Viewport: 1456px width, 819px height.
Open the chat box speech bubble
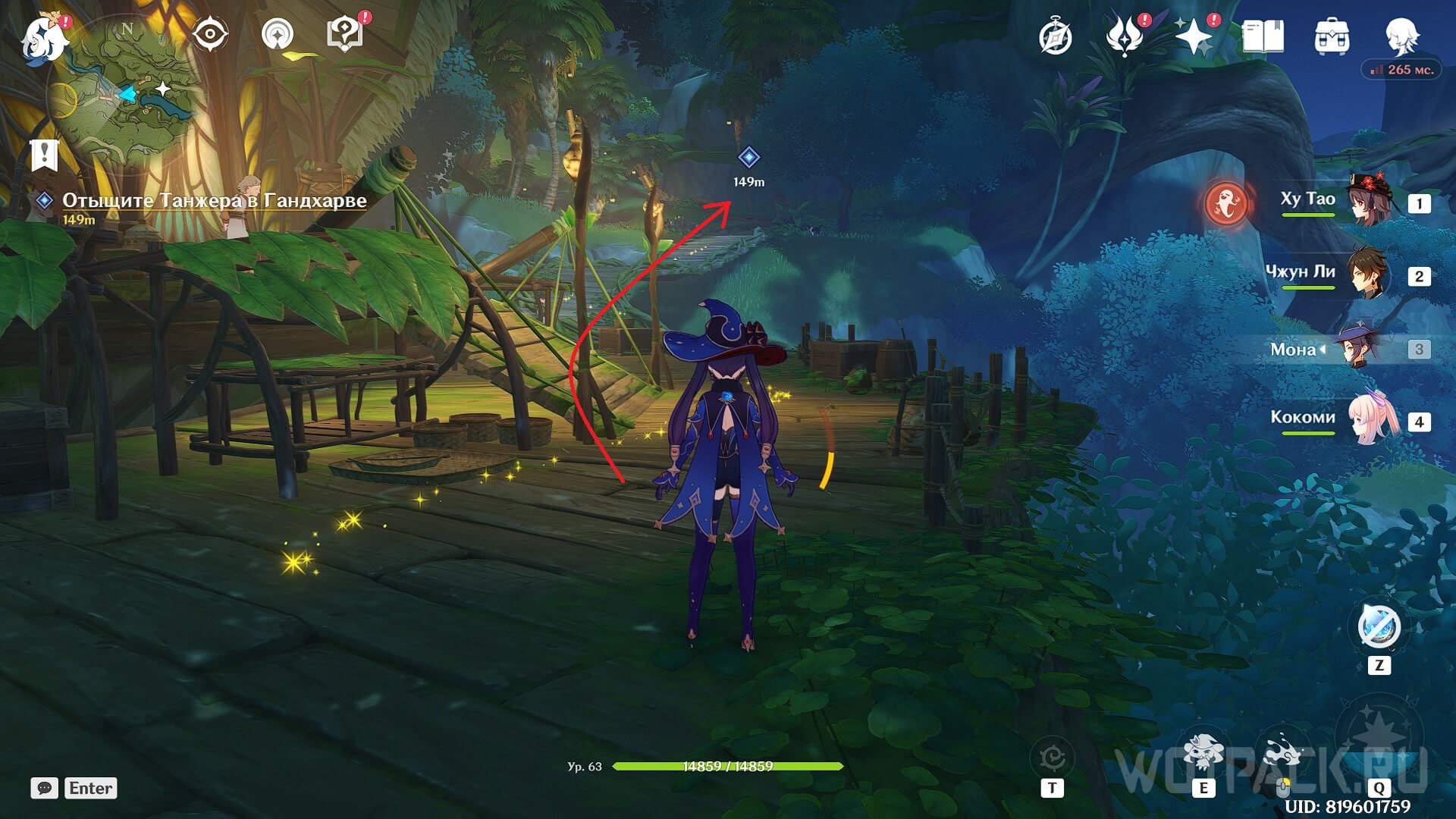44,788
